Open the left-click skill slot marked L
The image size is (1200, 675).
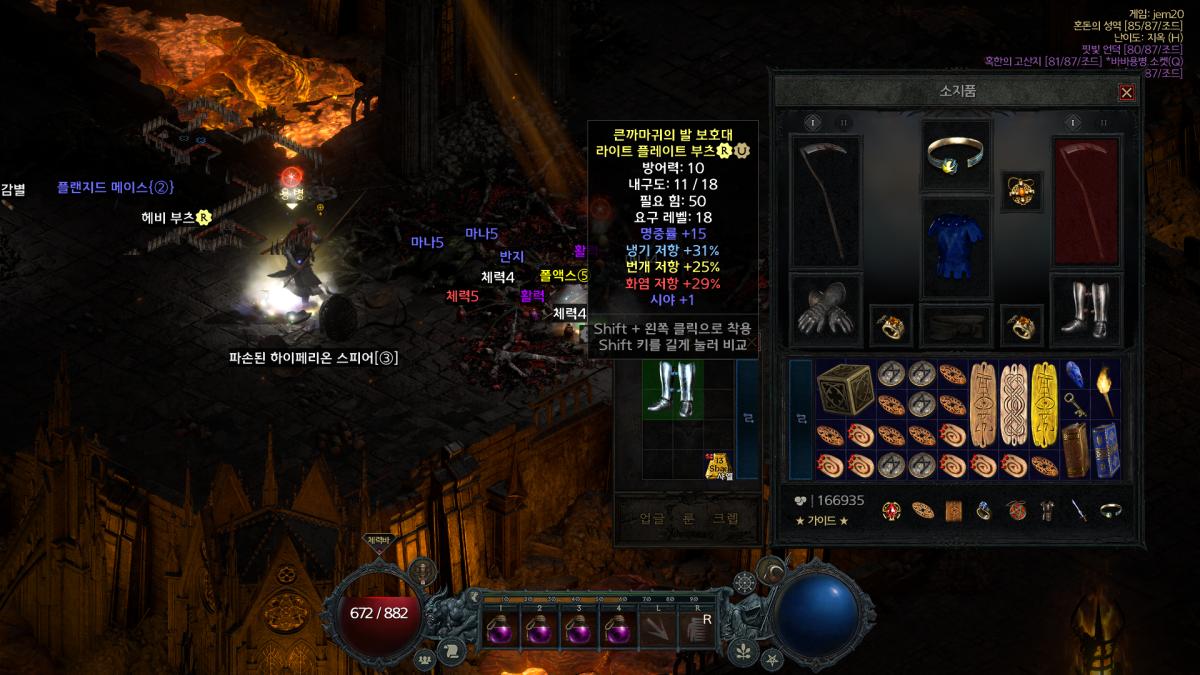(x=657, y=630)
